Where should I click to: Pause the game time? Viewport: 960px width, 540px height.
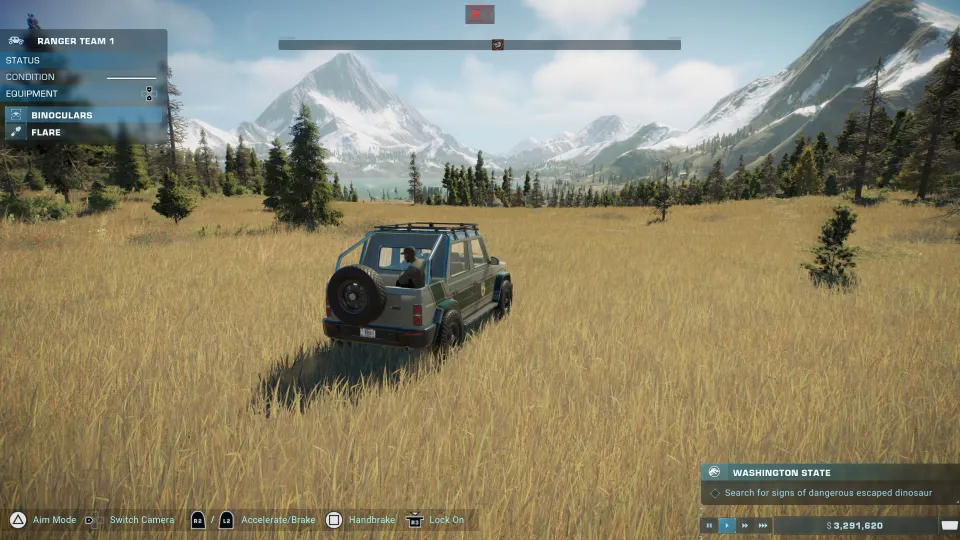click(x=710, y=525)
